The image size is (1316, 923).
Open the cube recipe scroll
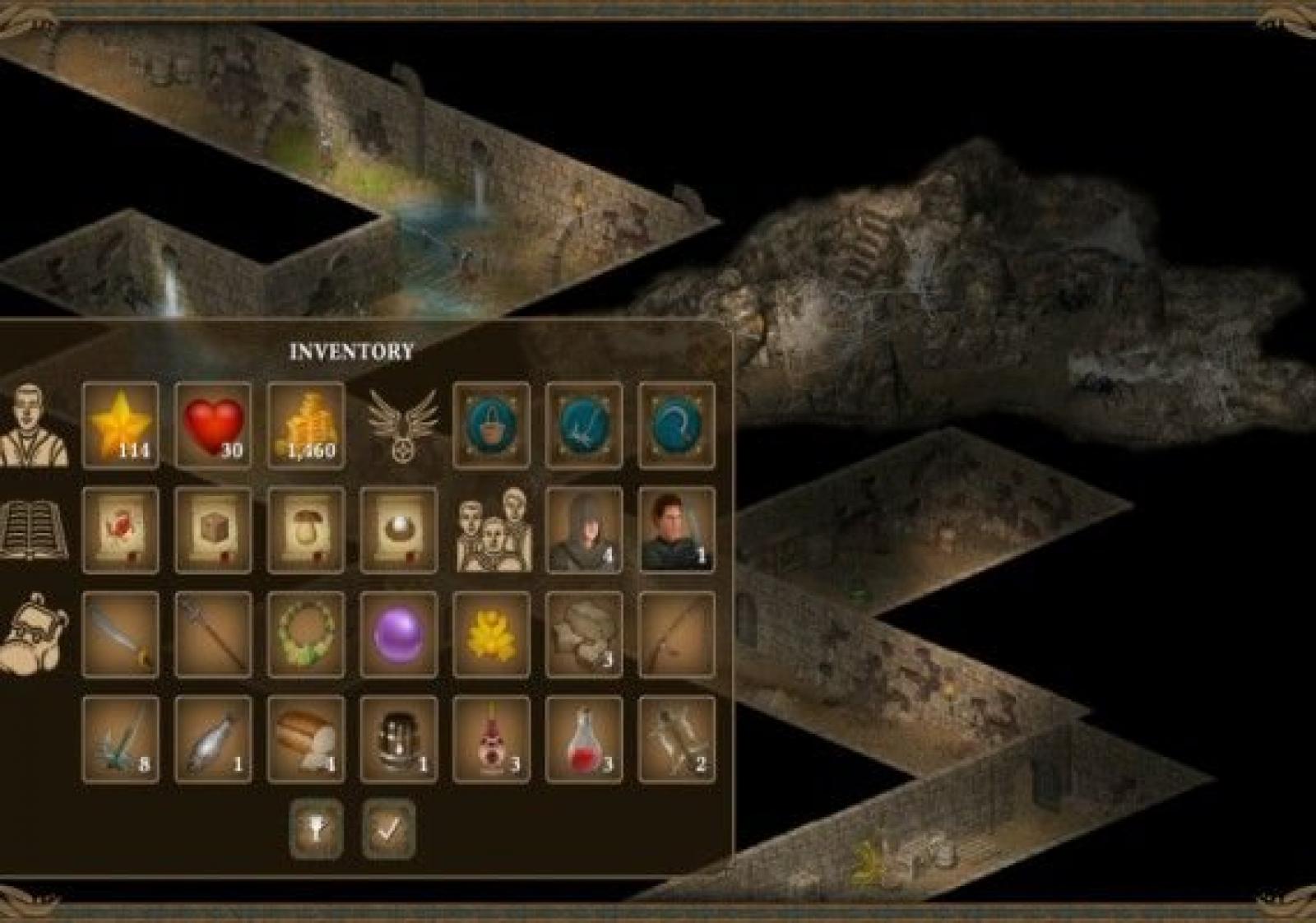(213, 530)
